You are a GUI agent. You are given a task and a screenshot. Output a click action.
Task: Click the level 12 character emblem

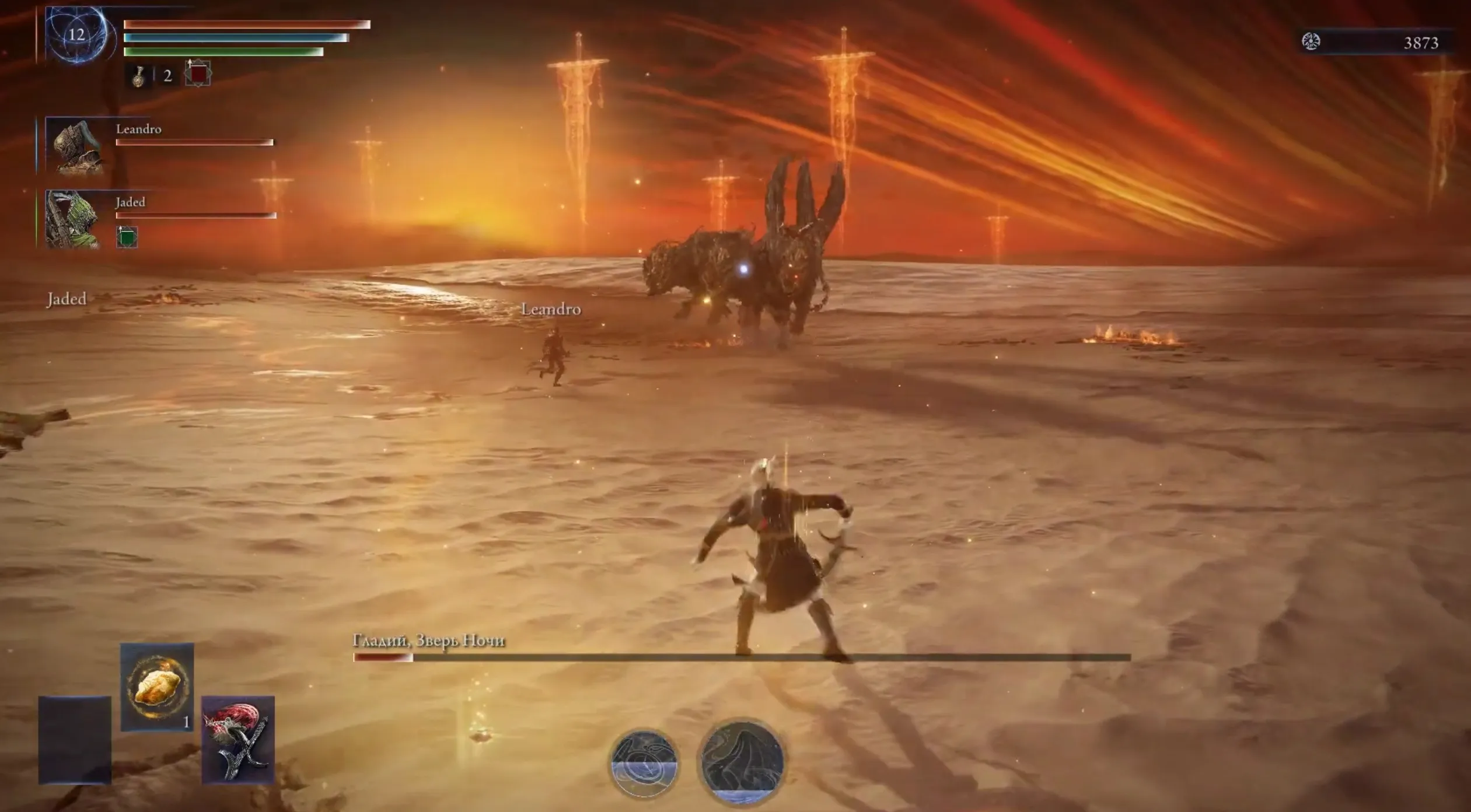[x=77, y=34]
